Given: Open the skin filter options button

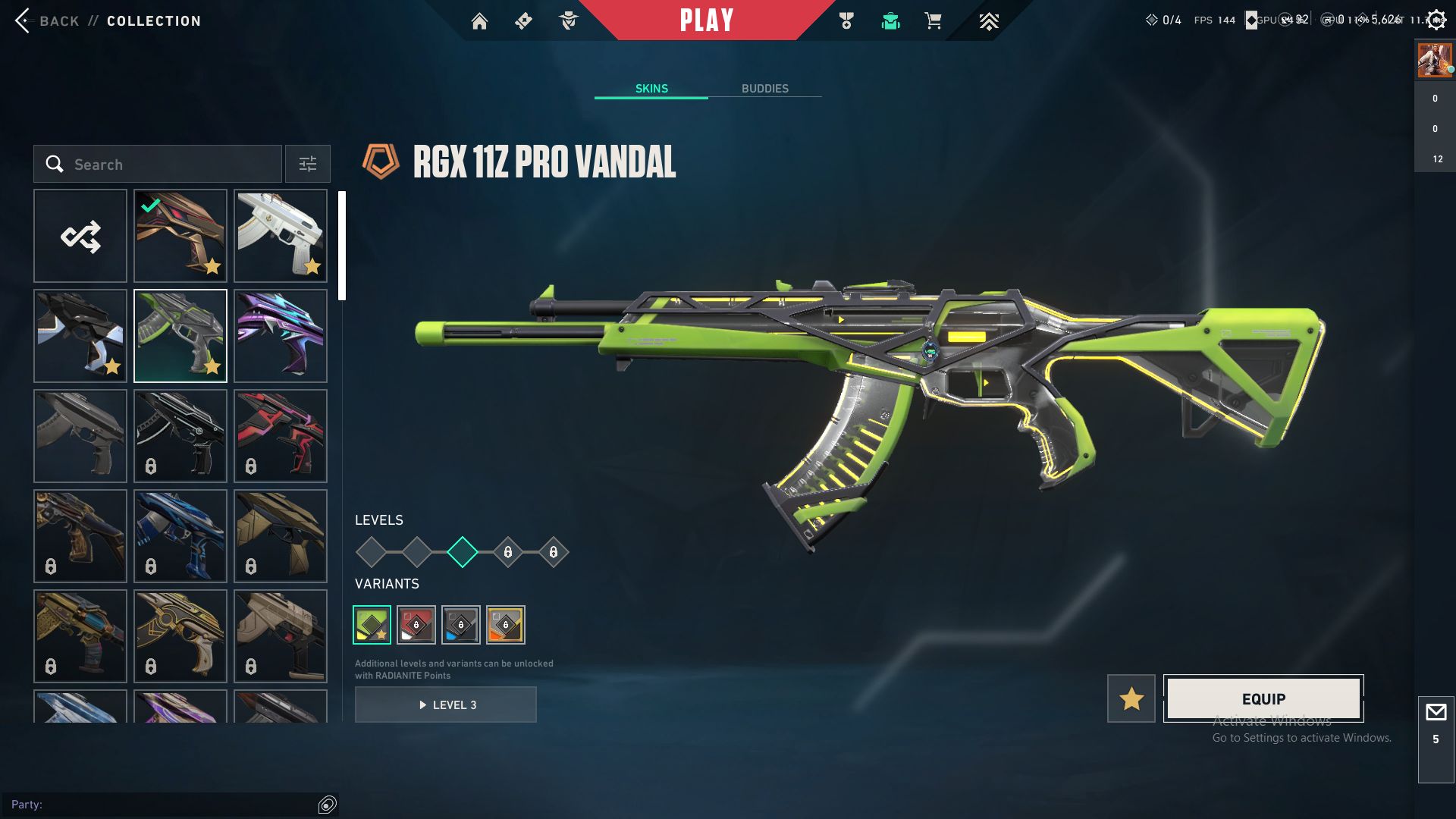Looking at the screenshot, I should [308, 165].
